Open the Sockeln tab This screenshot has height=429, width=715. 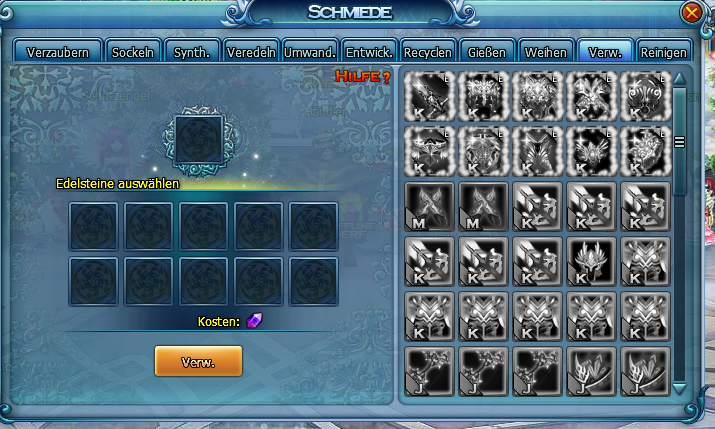[133, 52]
